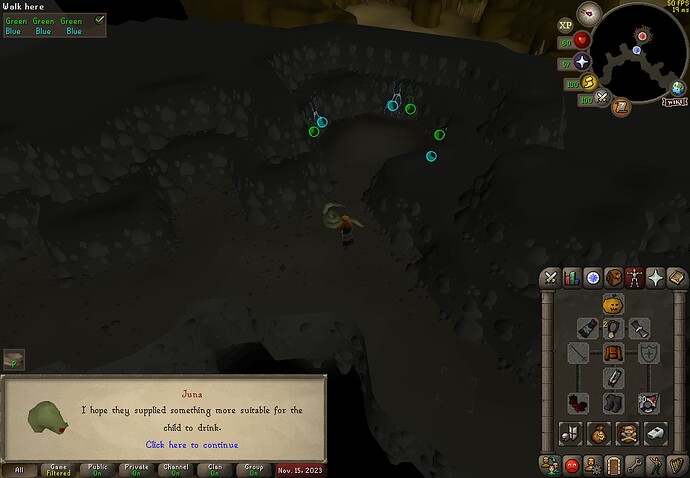Switch to the Private chat tab
The height and width of the screenshot is (478, 690).
tap(135, 469)
